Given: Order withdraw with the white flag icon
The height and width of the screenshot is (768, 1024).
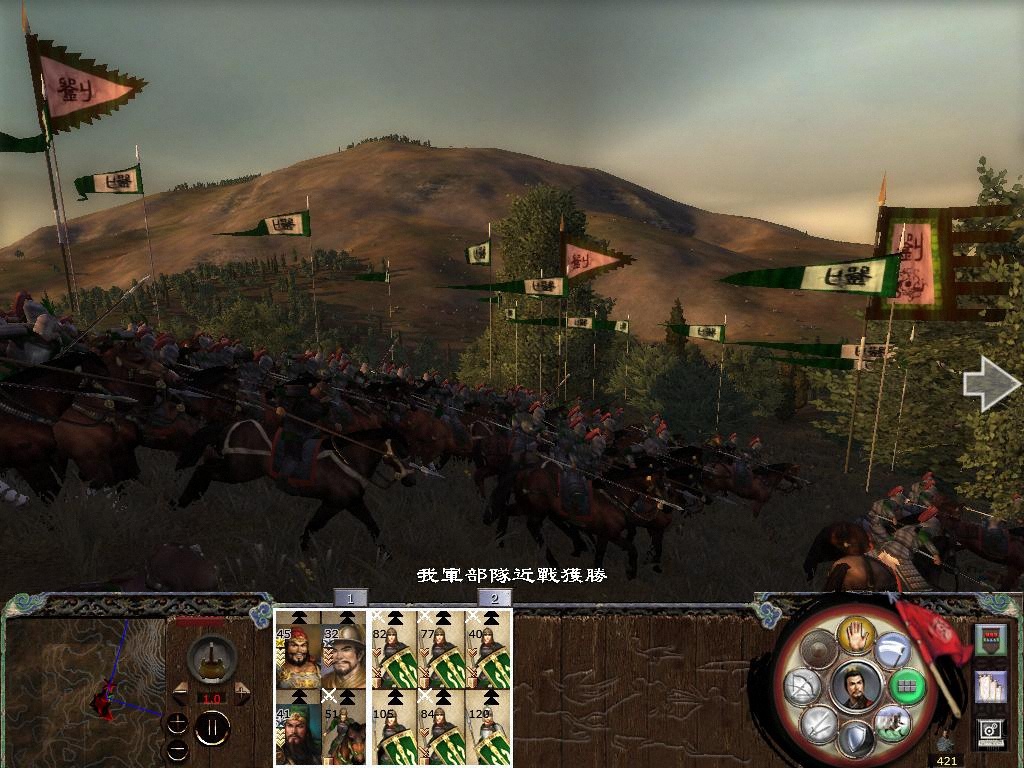Looking at the screenshot, I should tap(892, 652).
